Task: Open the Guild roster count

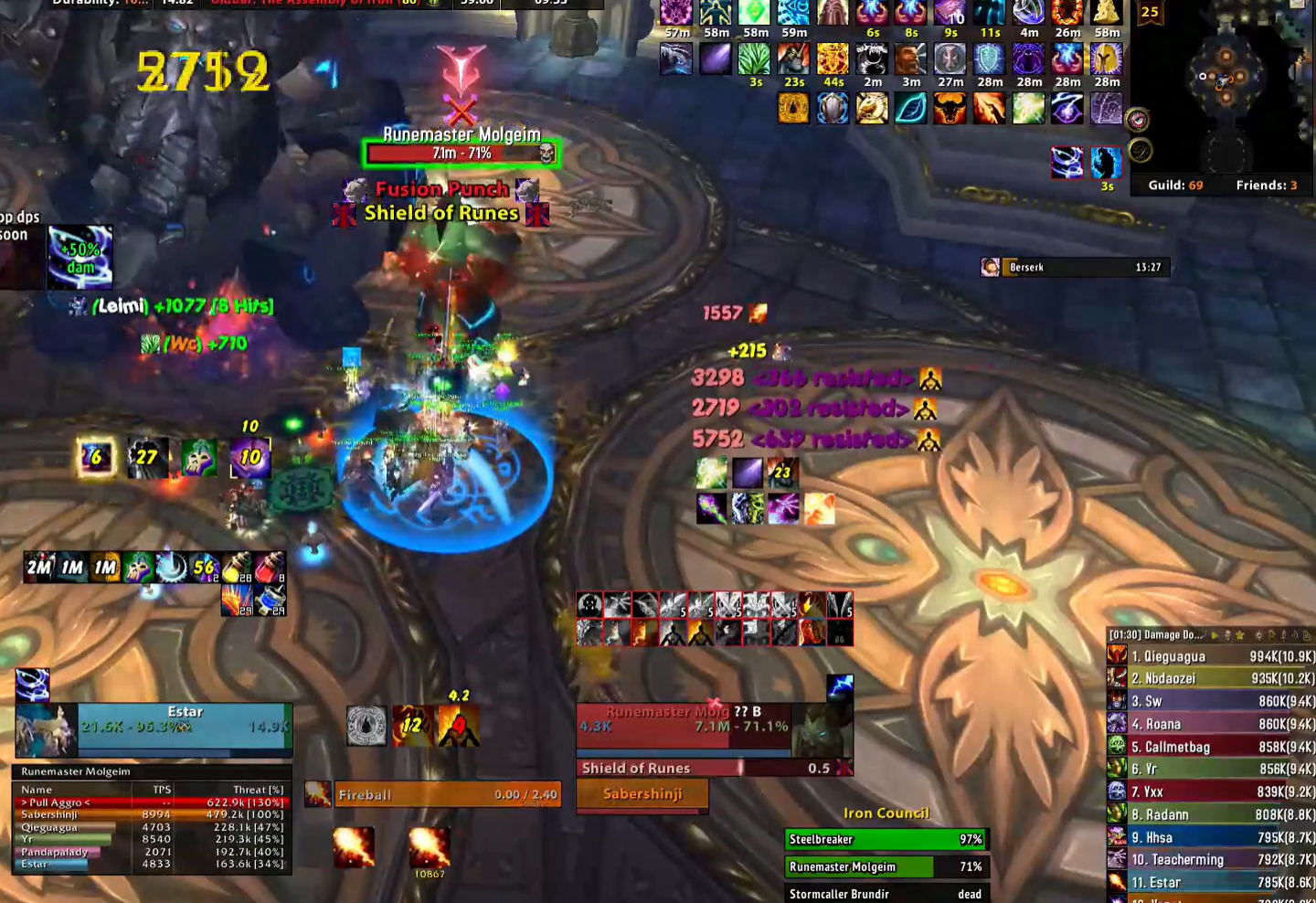Action: click(x=1175, y=185)
